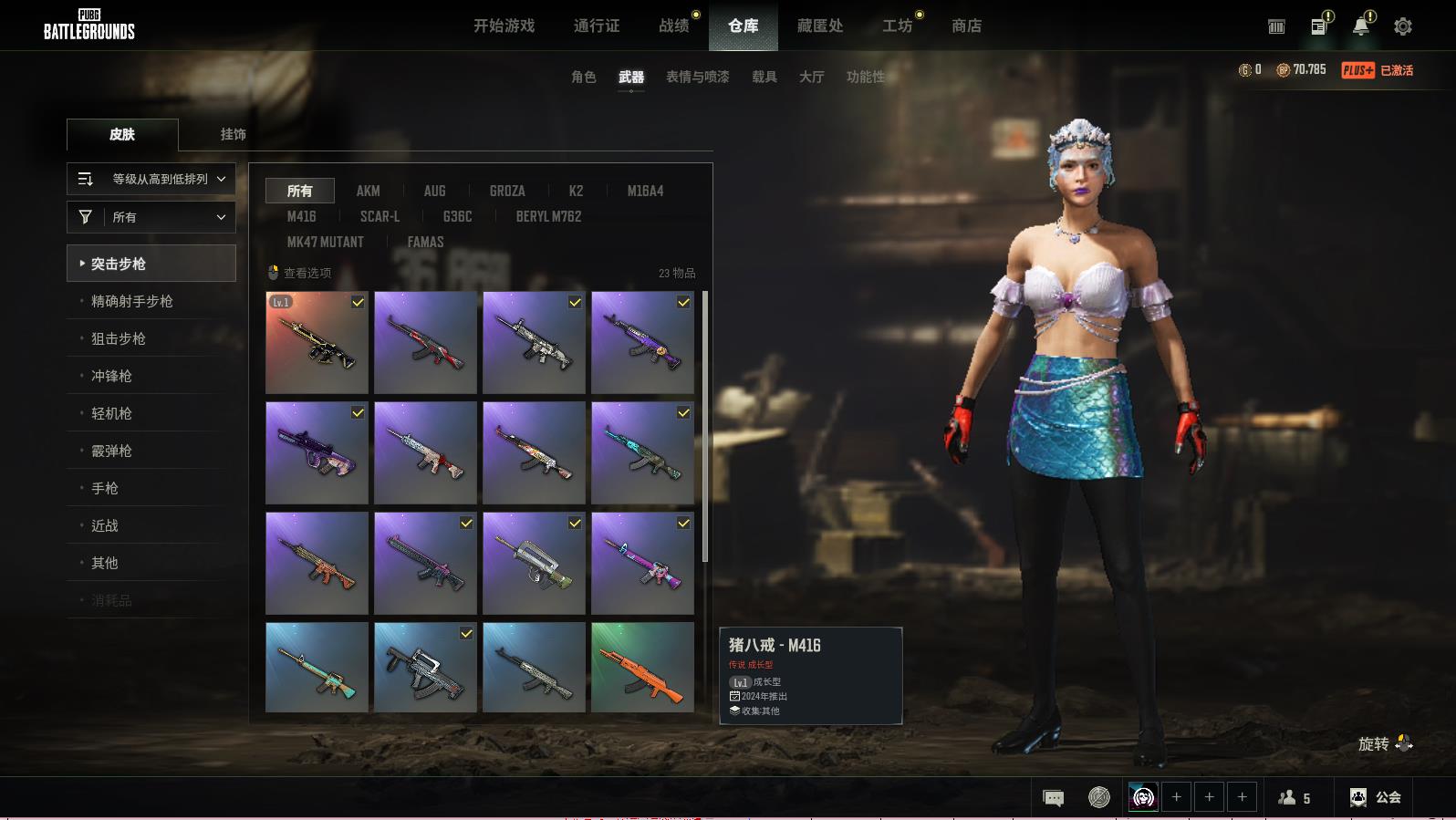Open the 商店 store
Viewport: 1456px width, 820px height.
pos(966,26)
